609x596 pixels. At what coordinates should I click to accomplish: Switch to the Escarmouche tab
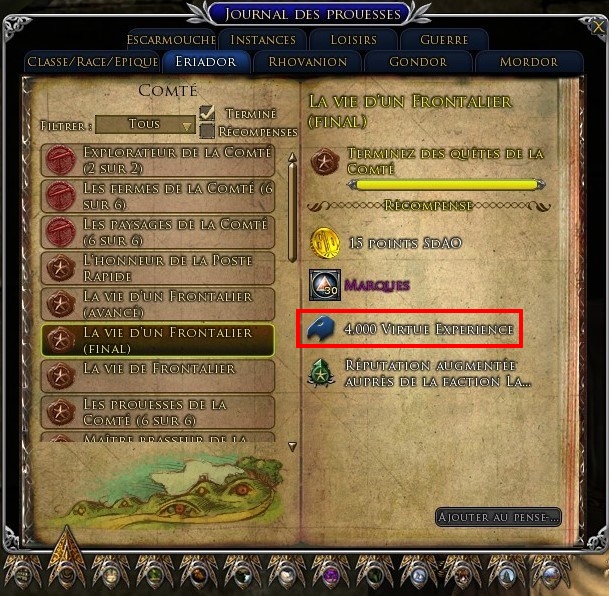171,40
